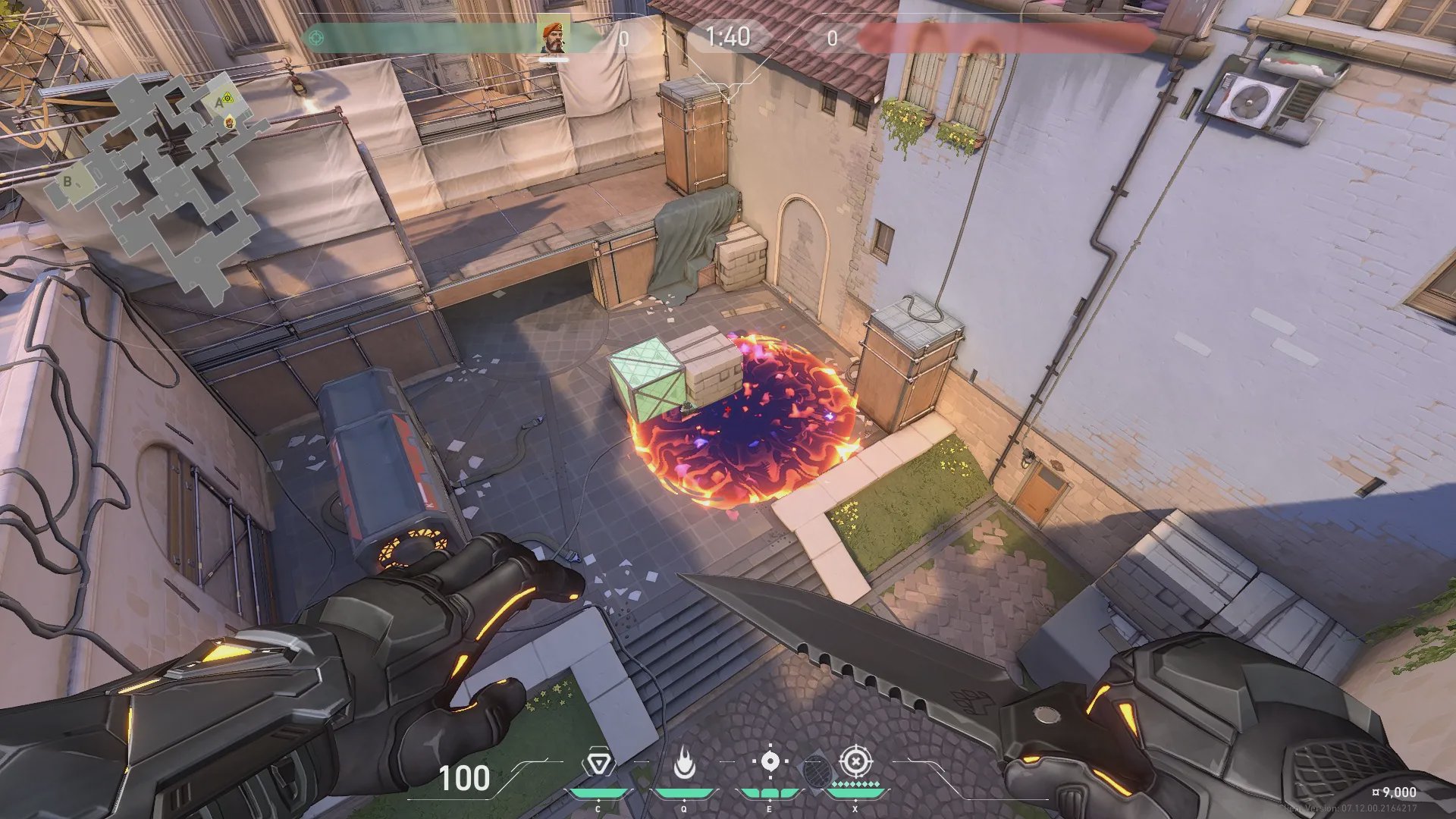
Task: Use the Sky Smoke ability icon
Action: pyautogui.click(x=770, y=762)
